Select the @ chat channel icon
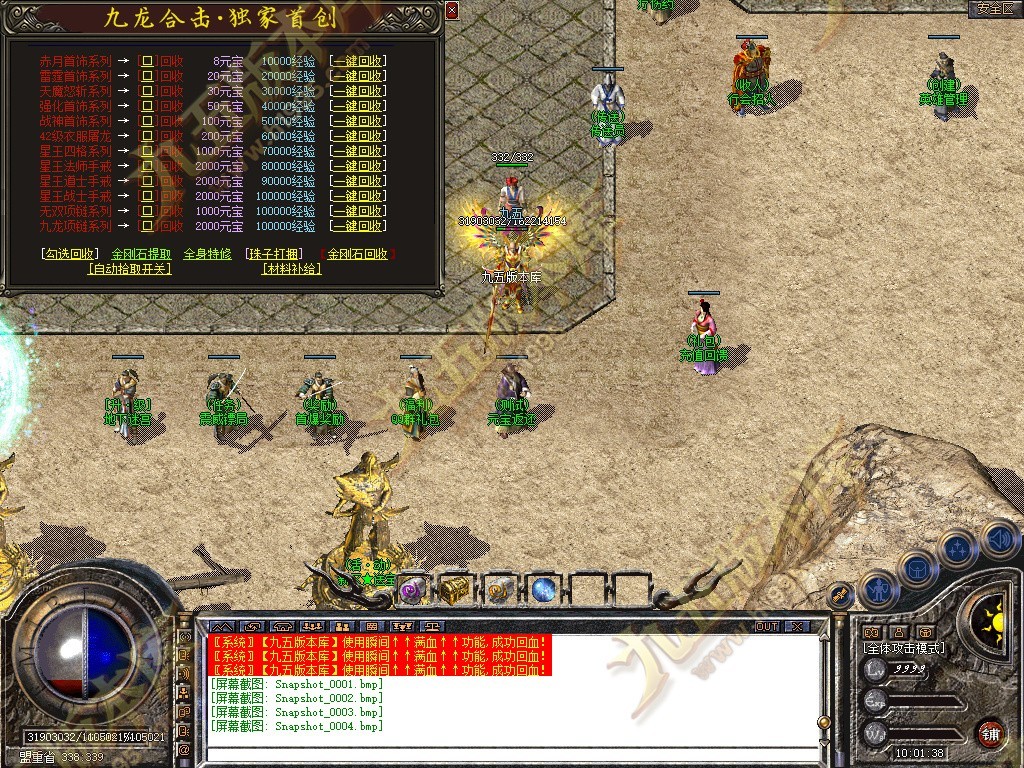The width and height of the screenshot is (1024, 768). pos(185,749)
